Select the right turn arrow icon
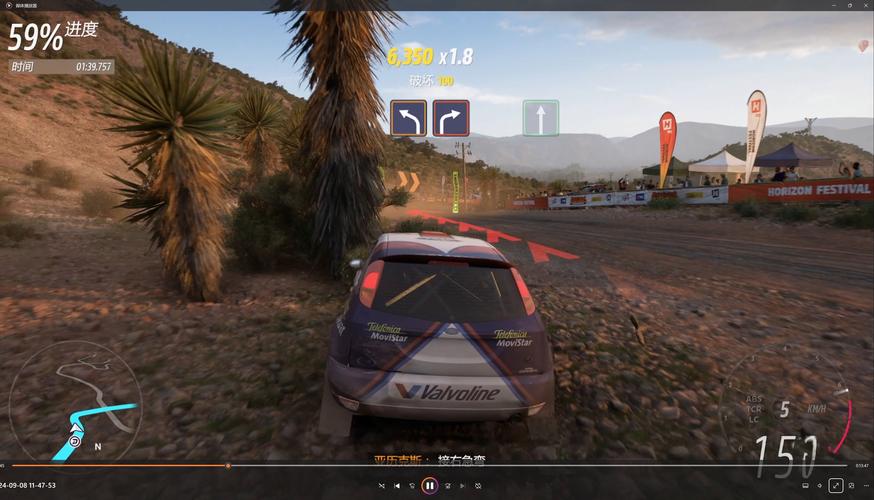 (x=451, y=118)
